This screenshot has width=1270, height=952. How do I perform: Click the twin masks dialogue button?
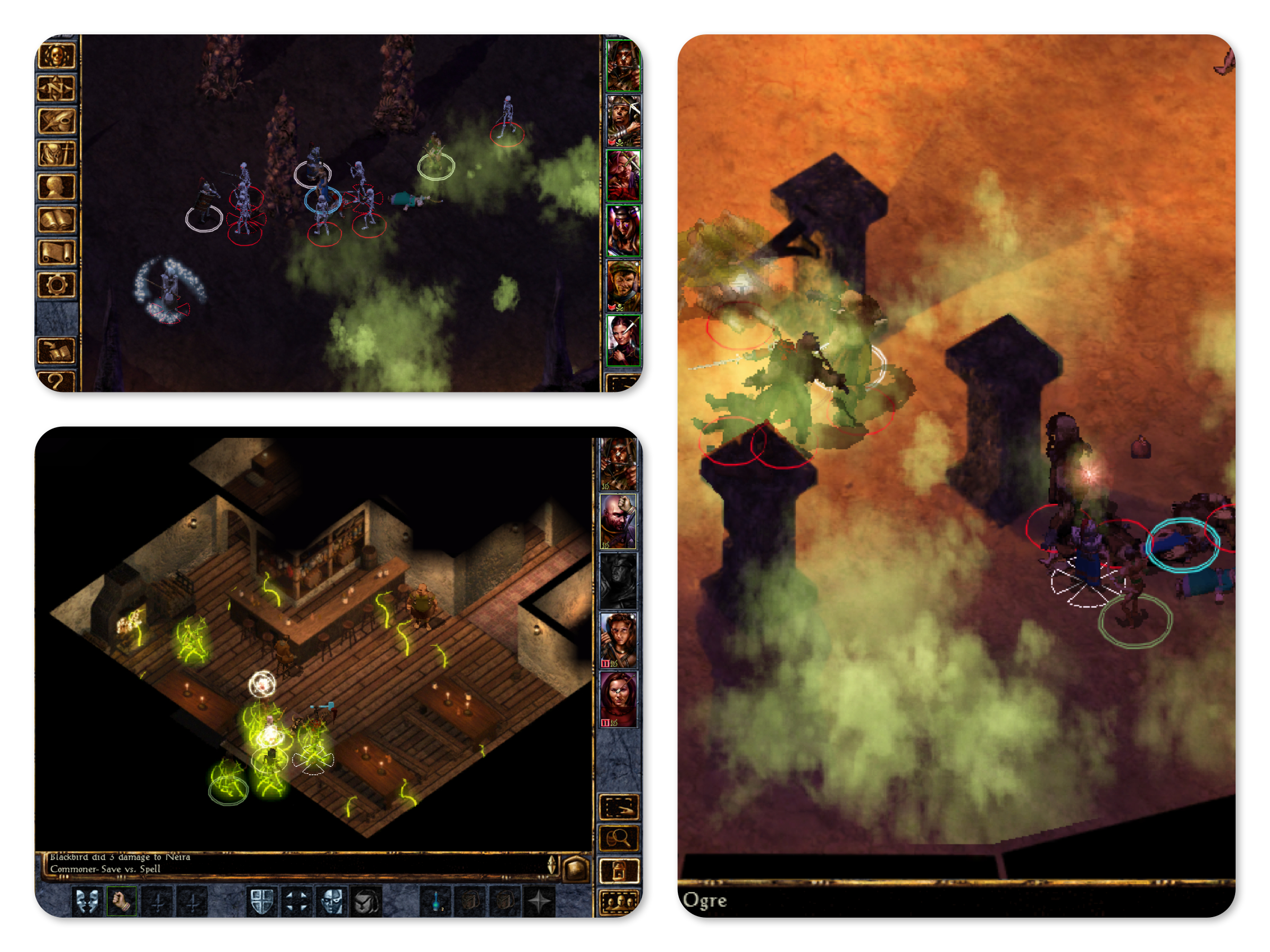(87, 901)
